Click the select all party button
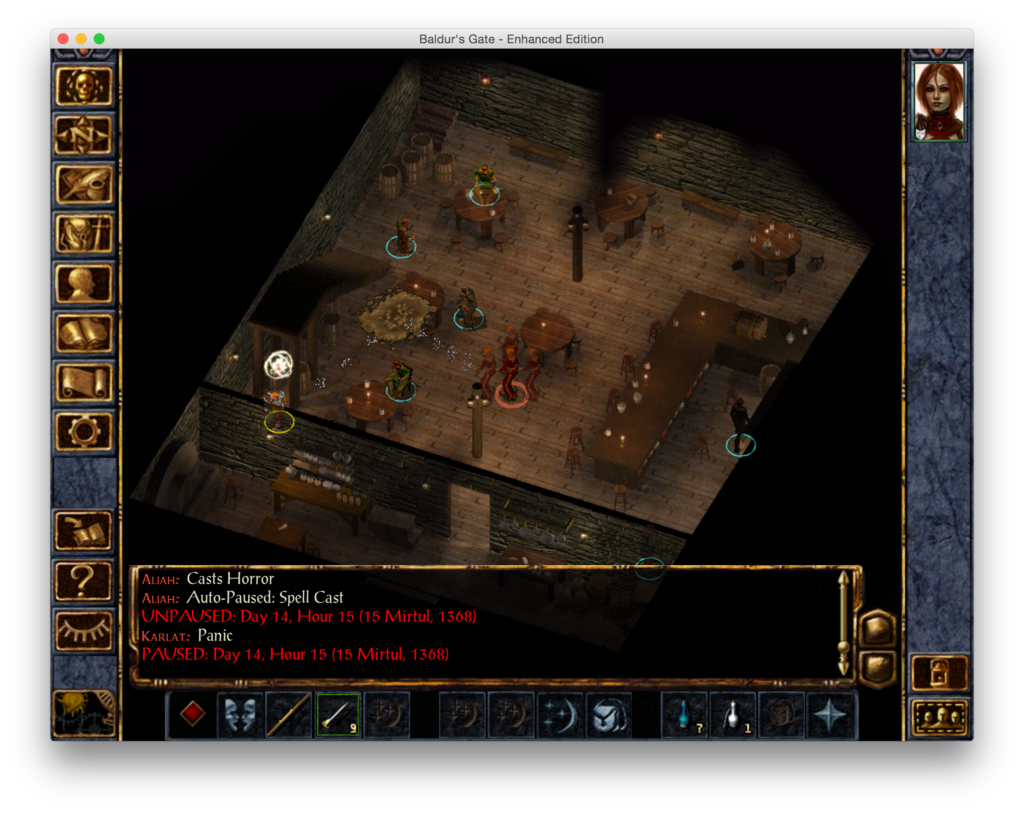This screenshot has width=1024, height=813. [x=940, y=717]
